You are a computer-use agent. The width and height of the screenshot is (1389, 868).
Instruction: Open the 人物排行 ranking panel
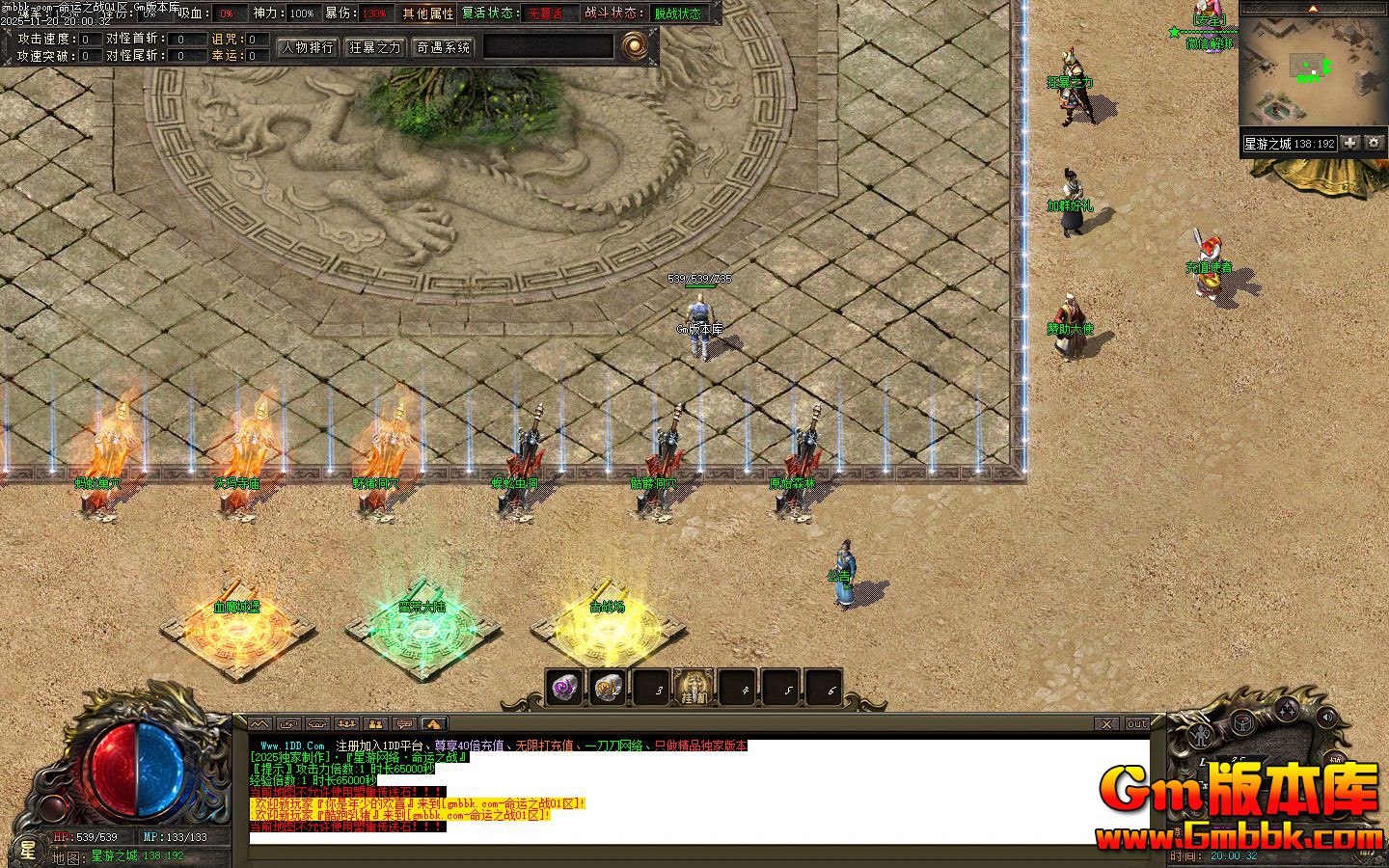(x=307, y=46)
